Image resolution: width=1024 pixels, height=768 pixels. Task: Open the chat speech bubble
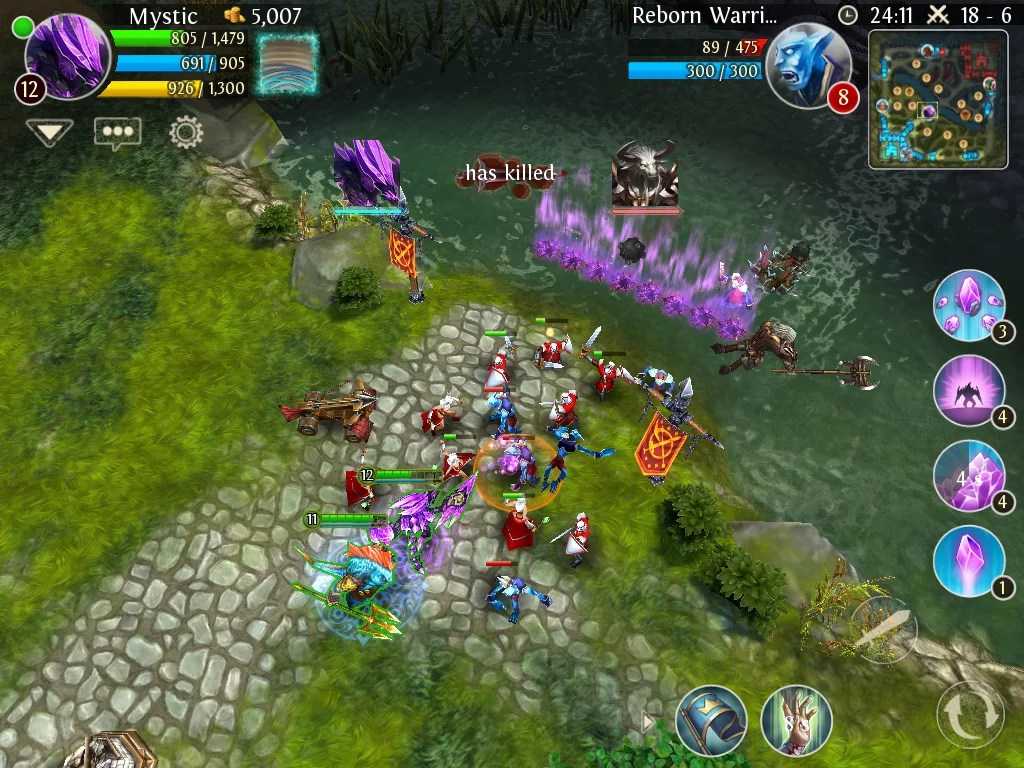tap(118, 133)
